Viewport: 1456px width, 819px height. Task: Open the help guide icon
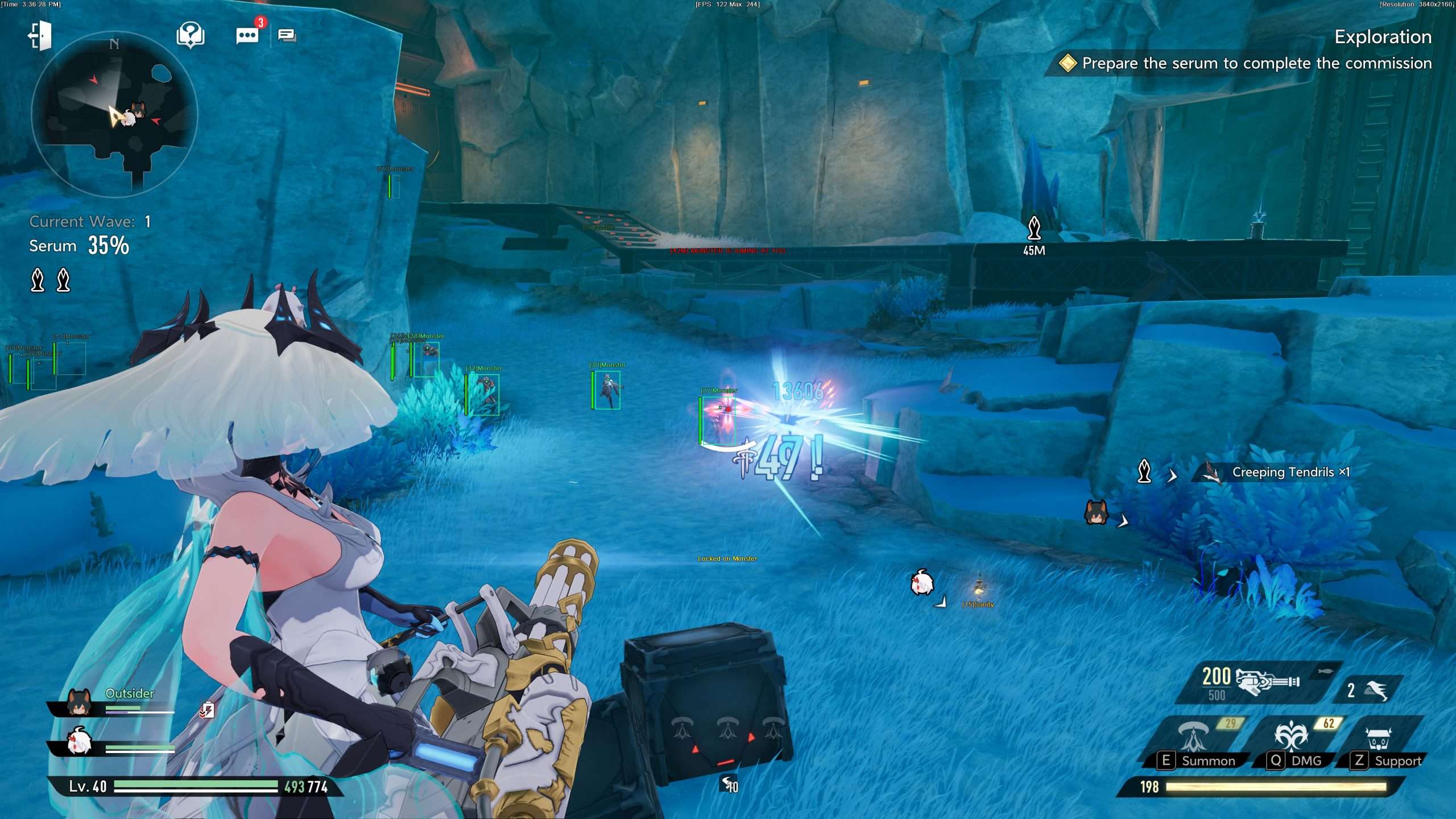[x=191, y=35]
